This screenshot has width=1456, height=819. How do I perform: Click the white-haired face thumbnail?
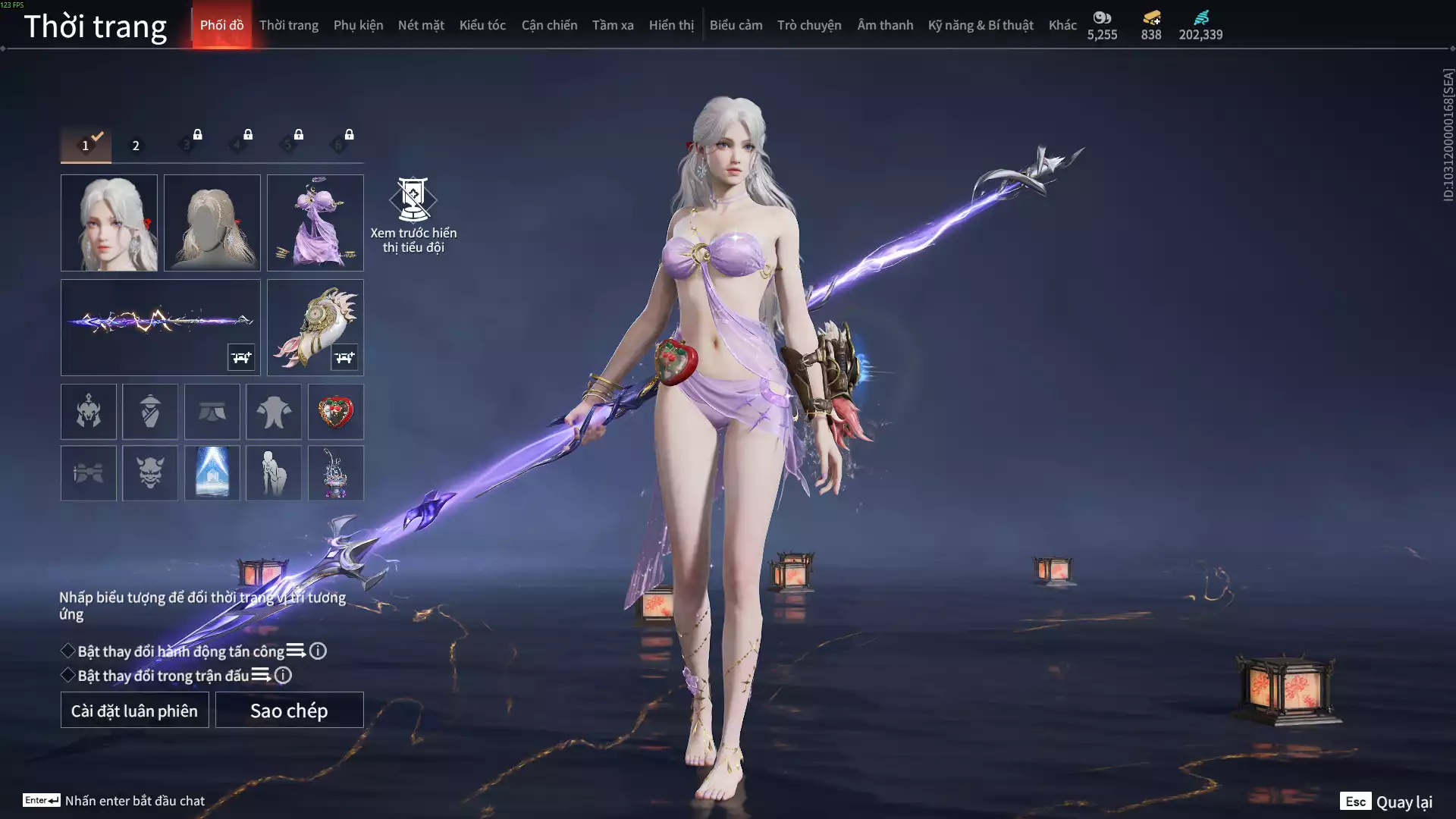(109, 223)
